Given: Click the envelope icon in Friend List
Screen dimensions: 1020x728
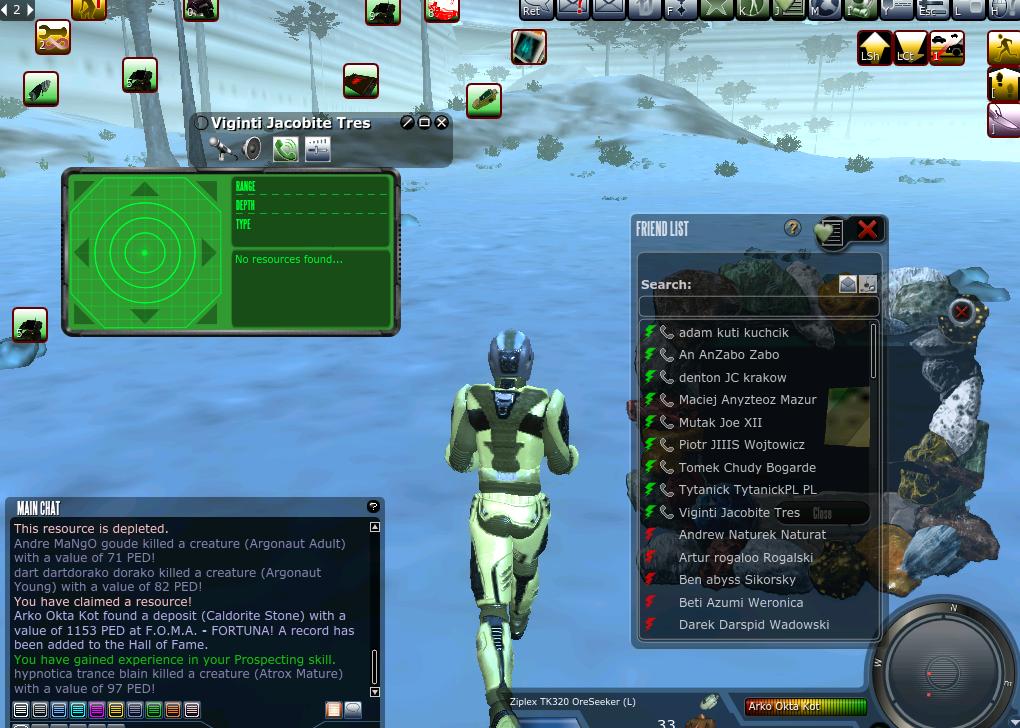Looking at the screenshot, I should click(x=848, y=284).
